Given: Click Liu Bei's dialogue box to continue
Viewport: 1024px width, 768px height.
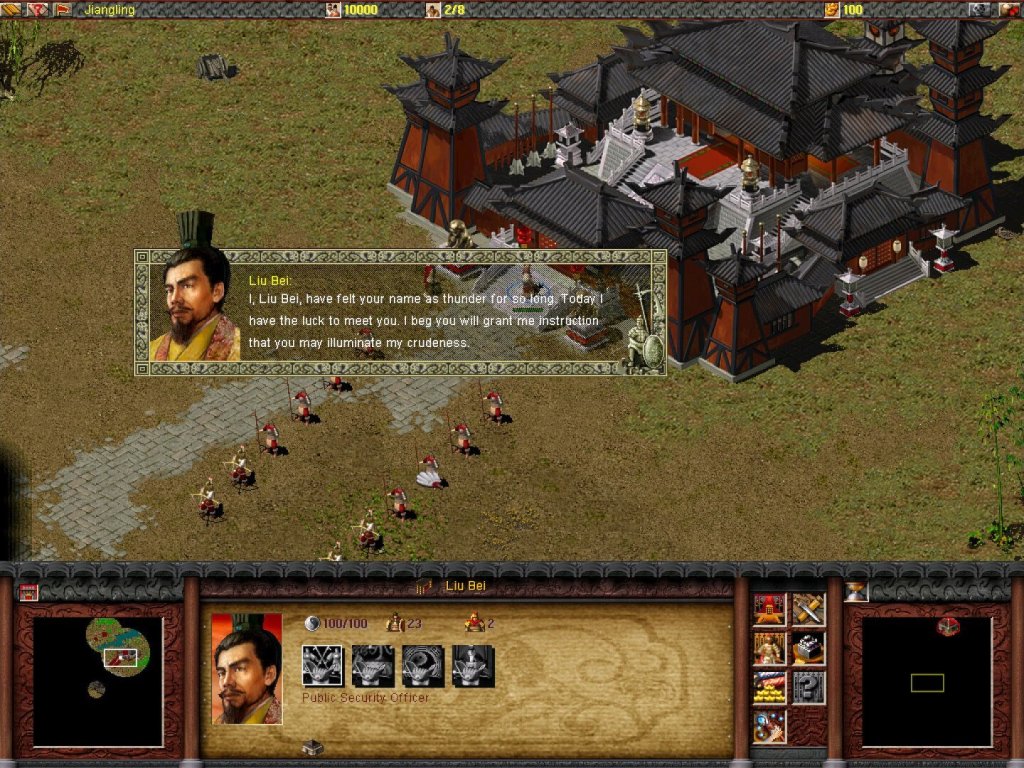Looking at the screenshot, I should (400, 312).
